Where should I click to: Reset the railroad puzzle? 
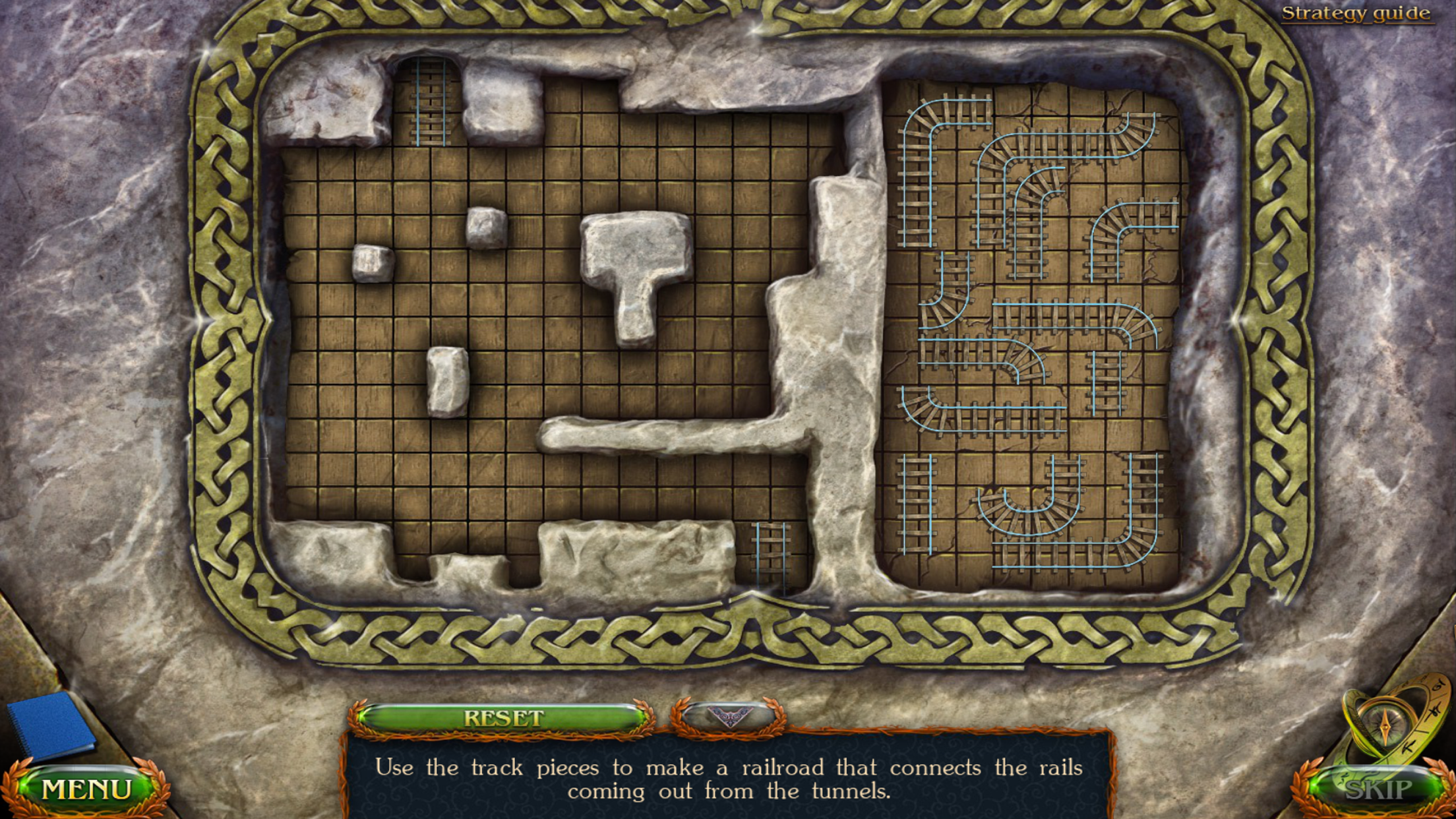(502, 718)
